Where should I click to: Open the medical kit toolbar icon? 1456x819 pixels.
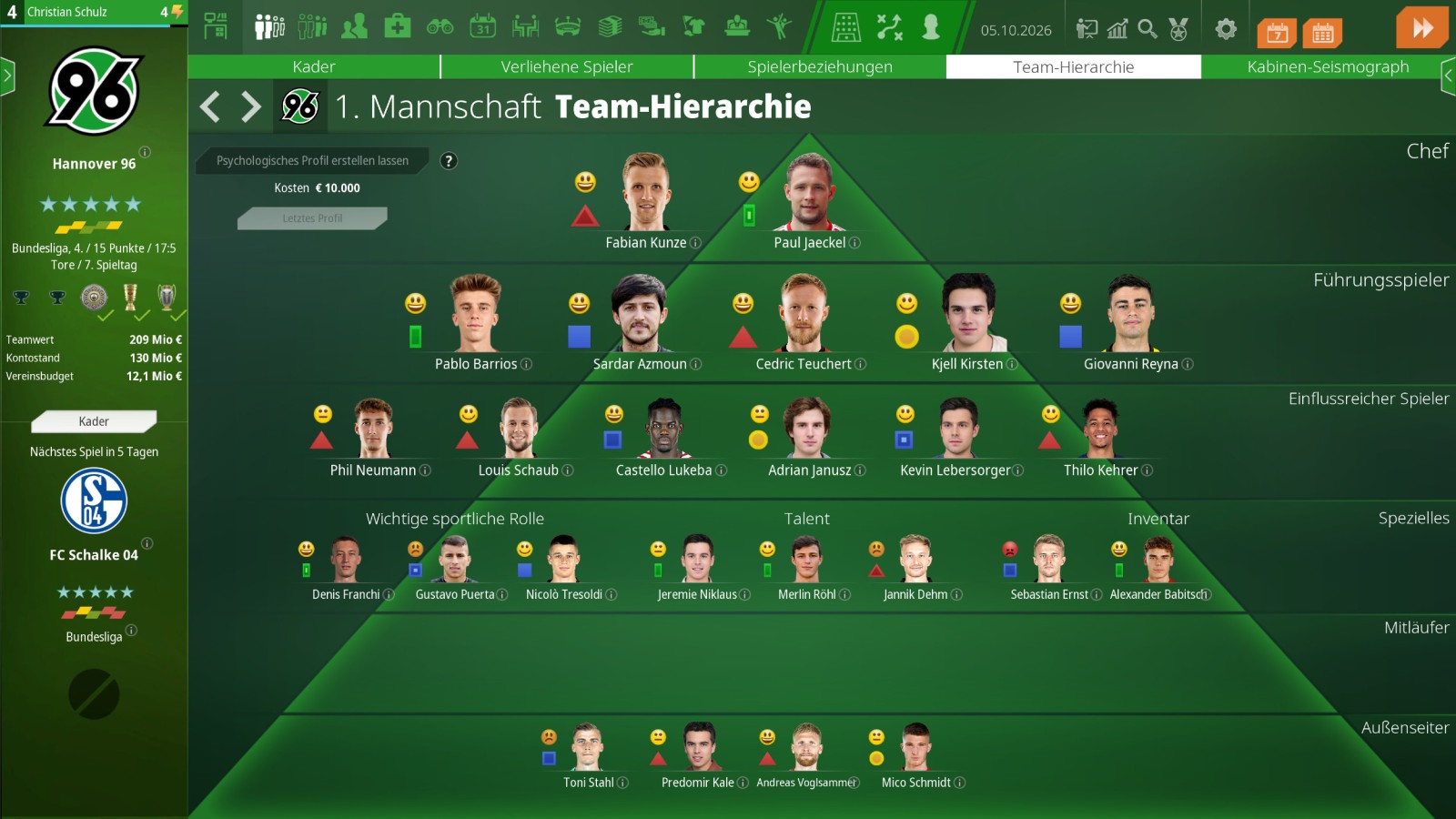coord(397,27)
